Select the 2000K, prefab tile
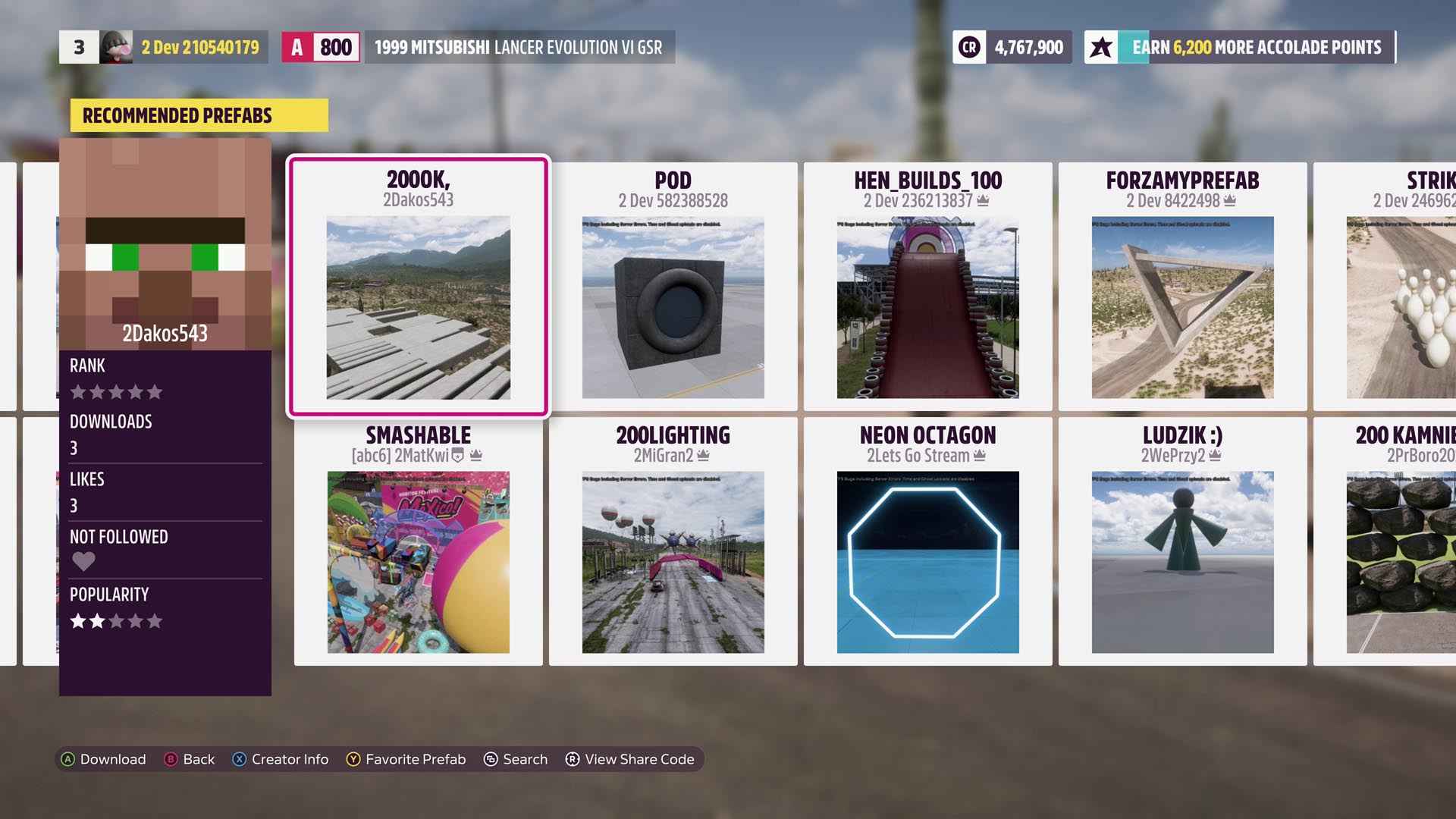The width and height of the screenshot is (1456, 819). [x=418, y=287]
